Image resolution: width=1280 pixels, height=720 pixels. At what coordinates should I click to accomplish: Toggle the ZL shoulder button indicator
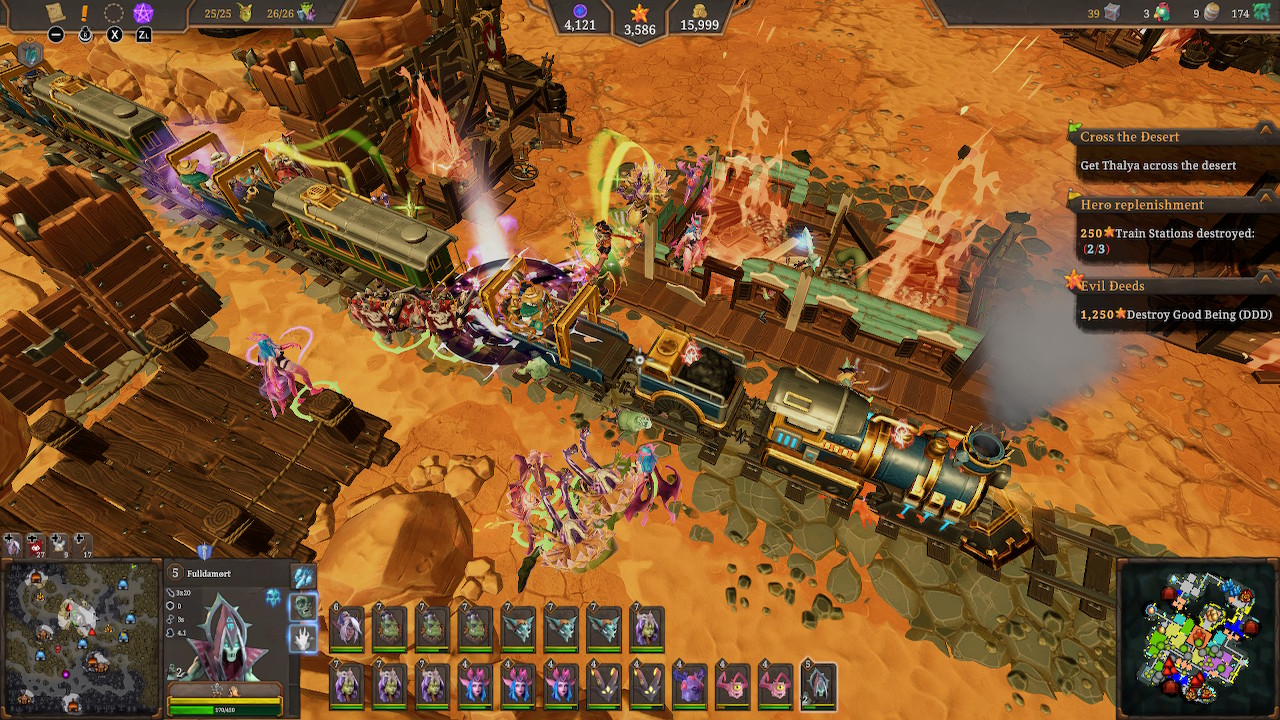point(144,34)
